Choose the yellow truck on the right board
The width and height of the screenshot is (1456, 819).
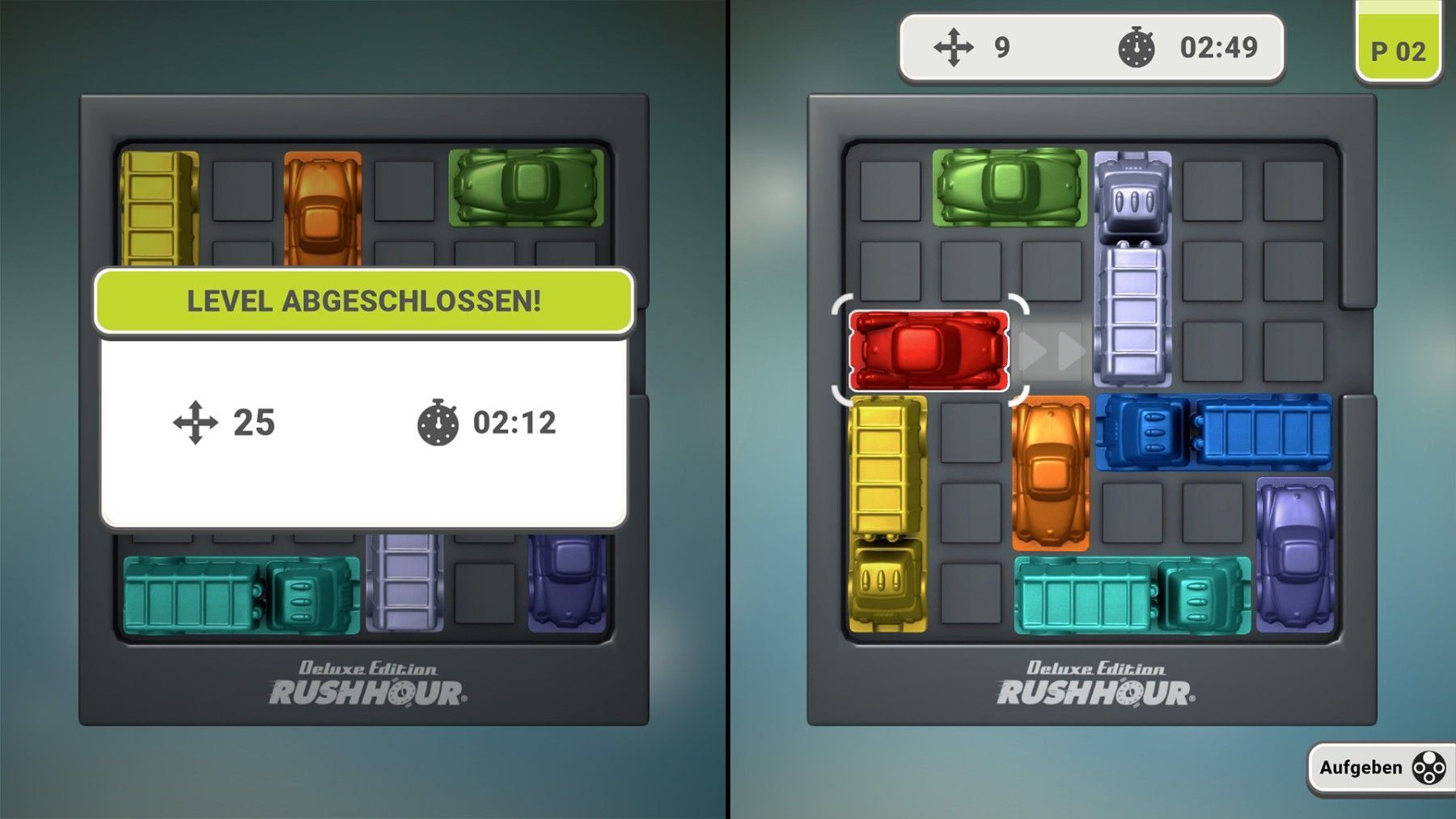pos(887,513)
